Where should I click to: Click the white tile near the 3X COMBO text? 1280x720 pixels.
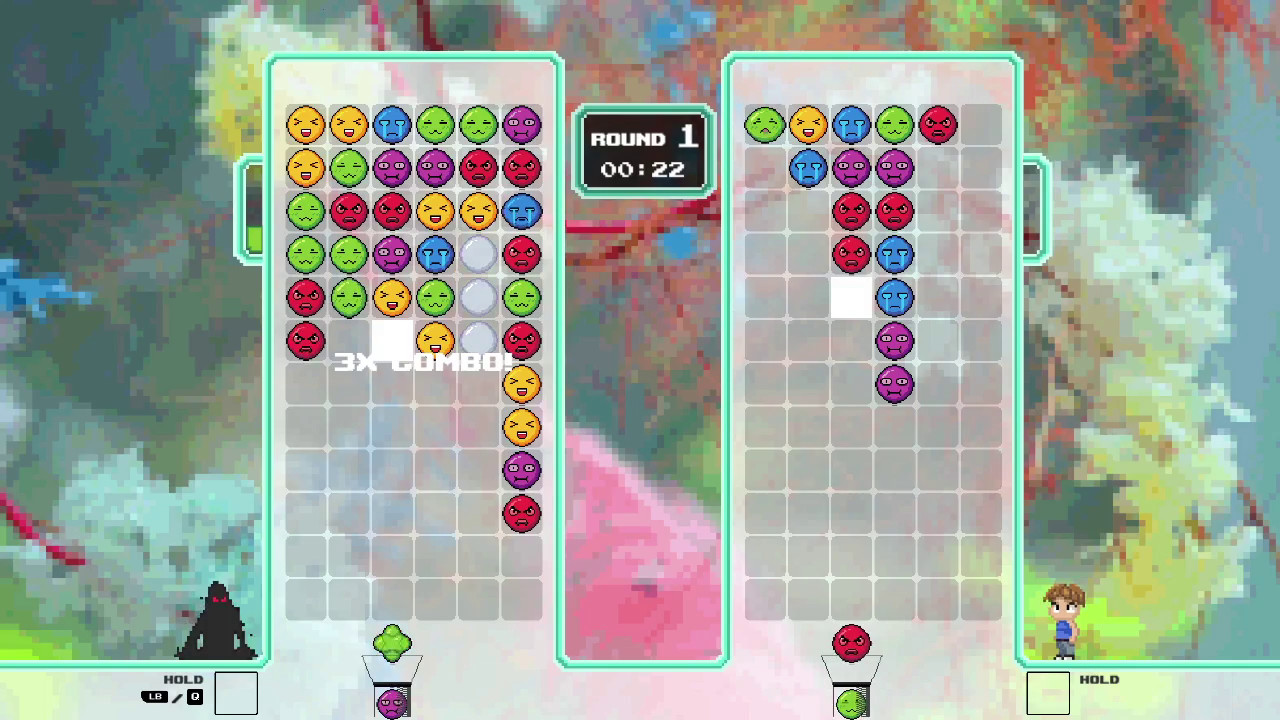392,338
